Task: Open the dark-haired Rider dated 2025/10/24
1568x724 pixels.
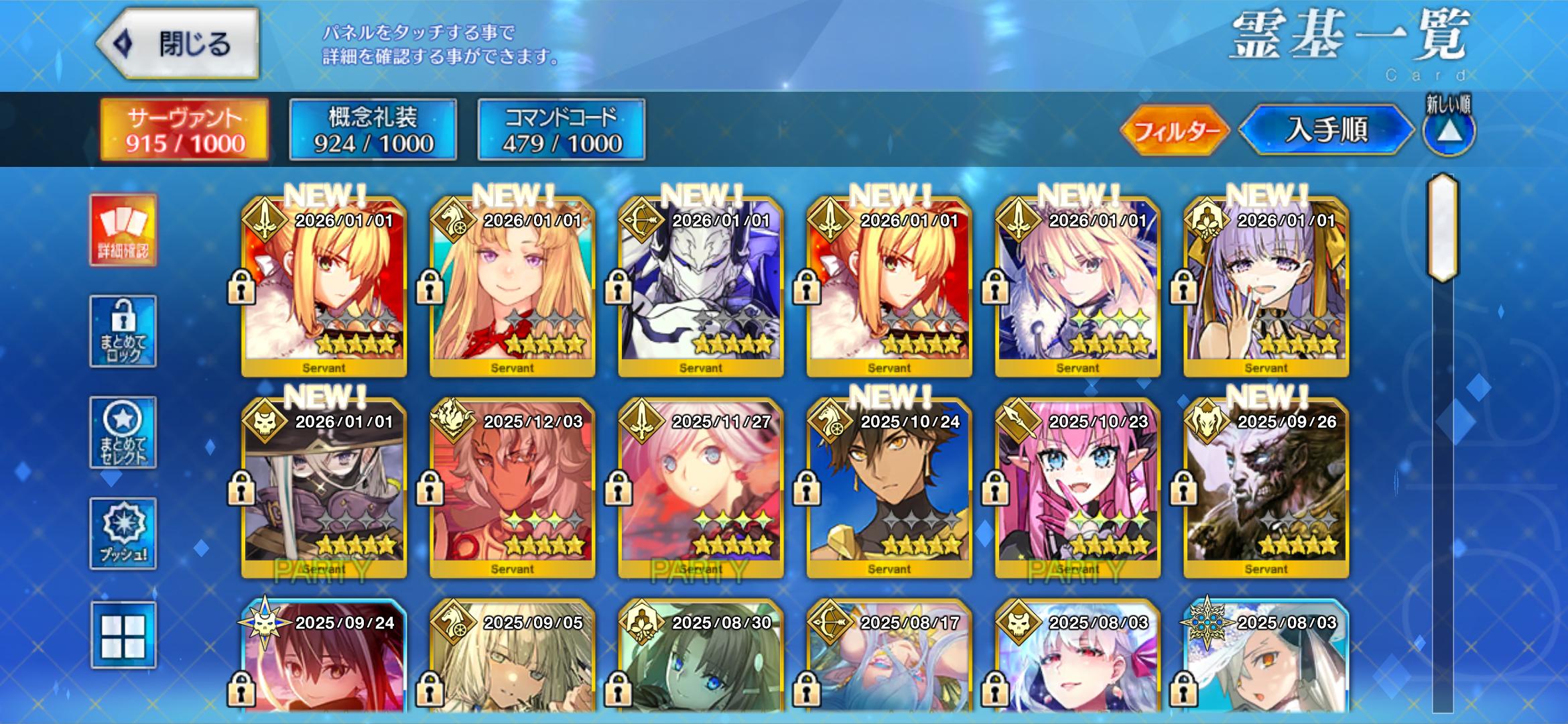Action: (889, 488)
